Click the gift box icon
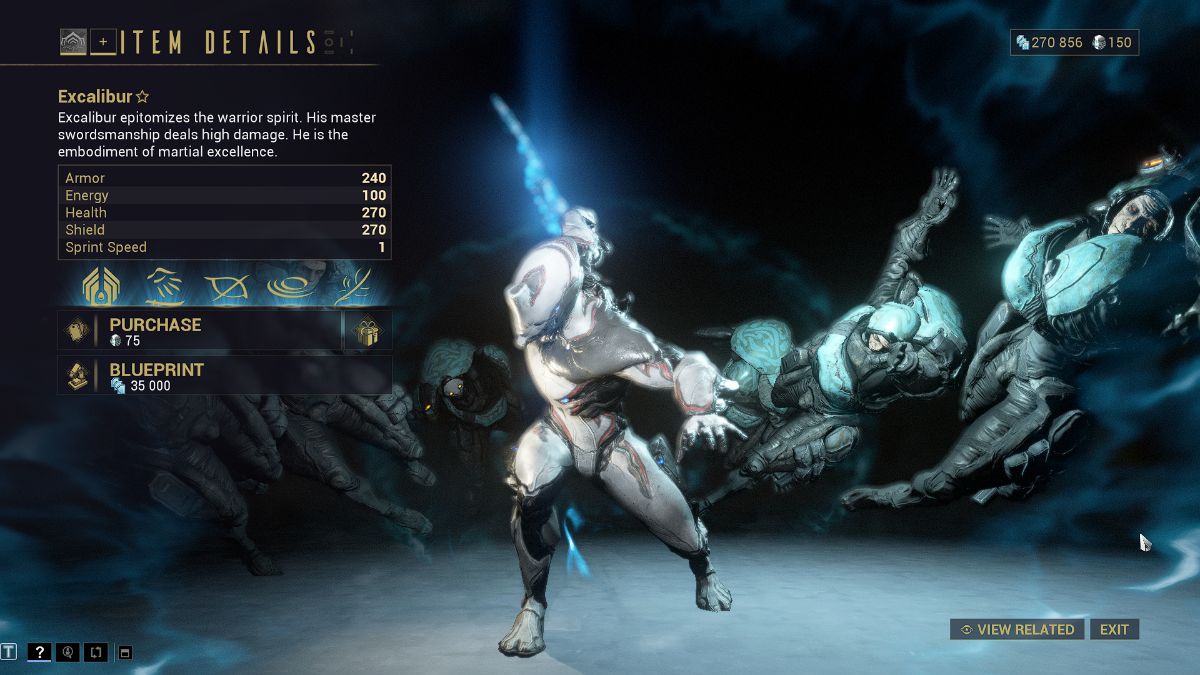1200x675 pixels. click(368, 331)
